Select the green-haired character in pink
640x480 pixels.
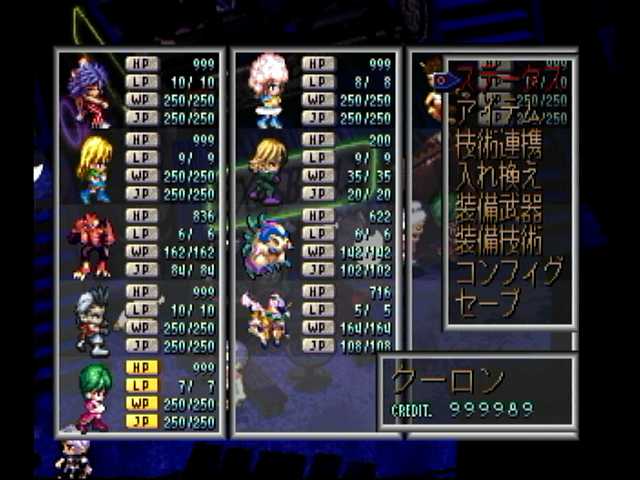pyautogui.click(x=93, y=396)
